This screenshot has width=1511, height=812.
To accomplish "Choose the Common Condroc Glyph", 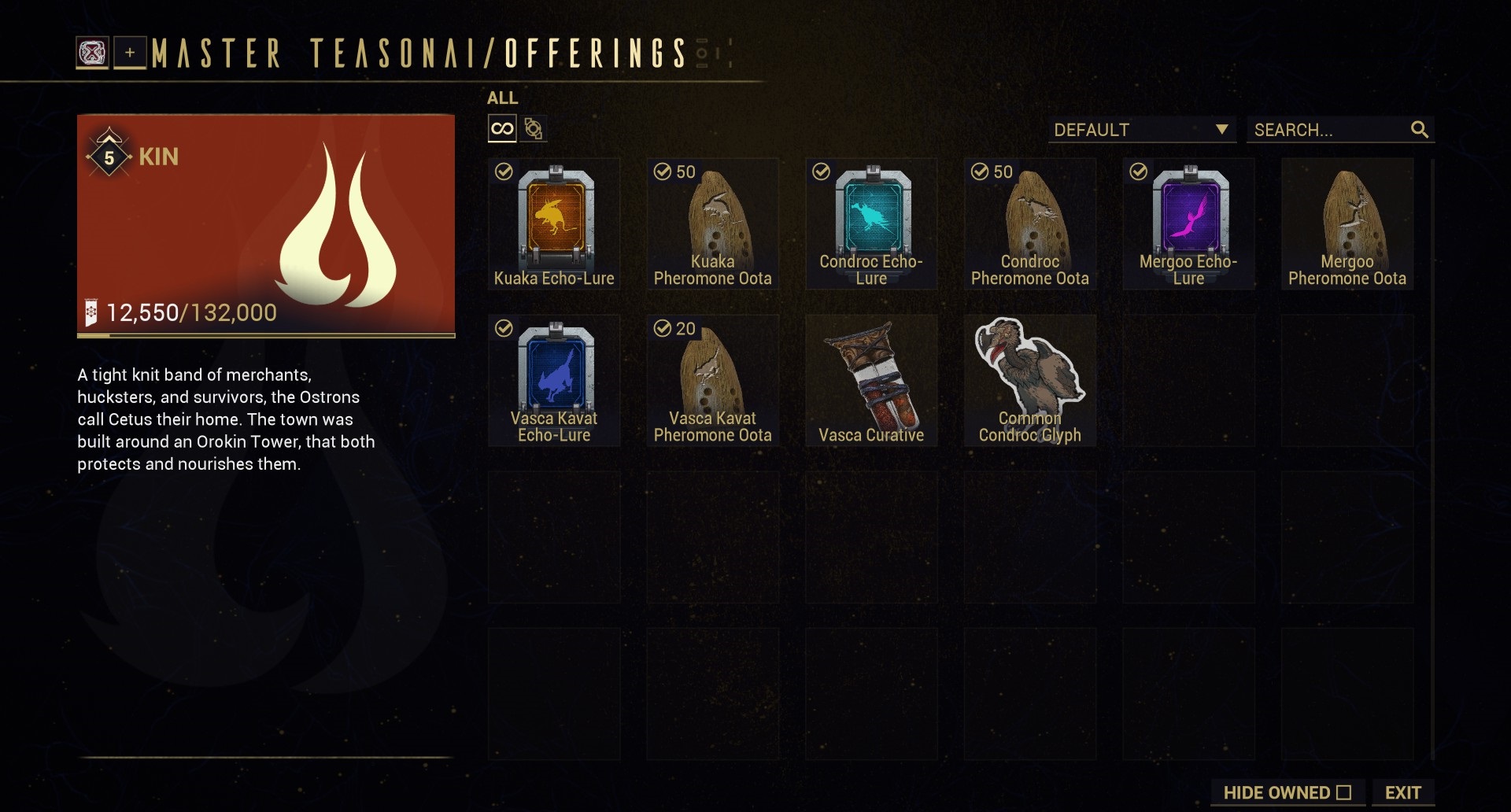I will (1029, 381).
